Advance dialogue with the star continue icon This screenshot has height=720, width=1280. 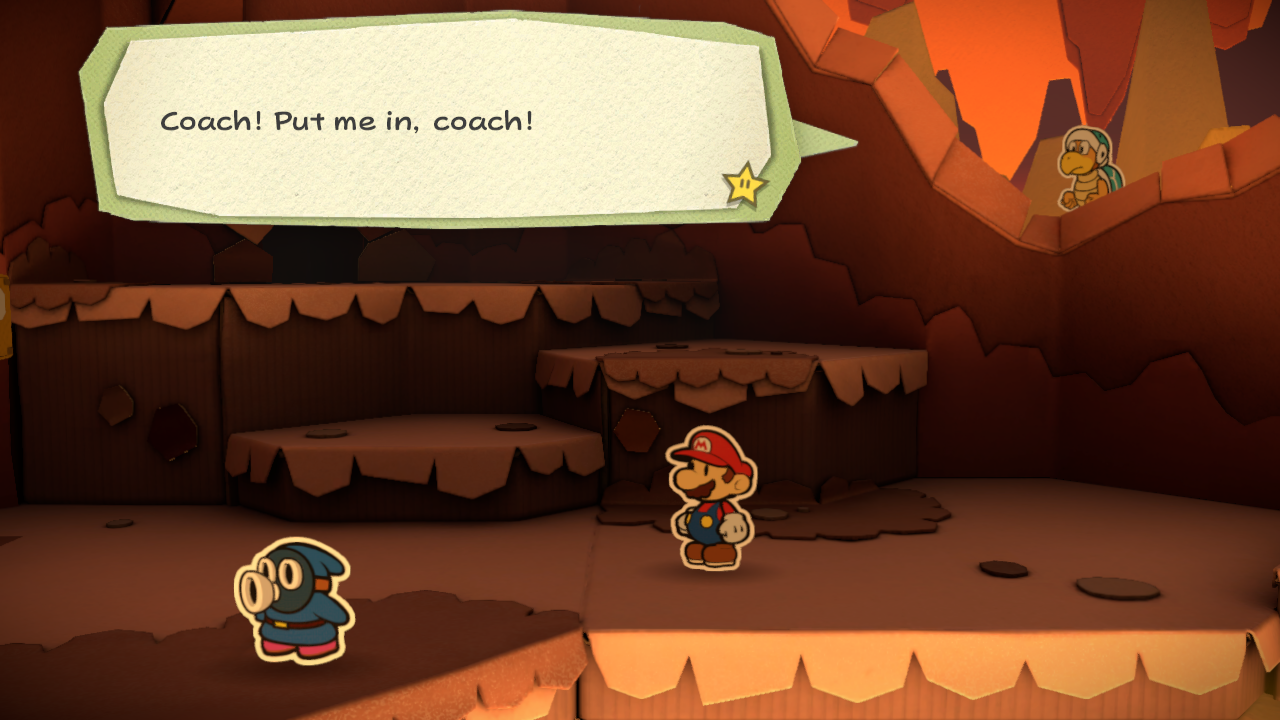(745, 184)
